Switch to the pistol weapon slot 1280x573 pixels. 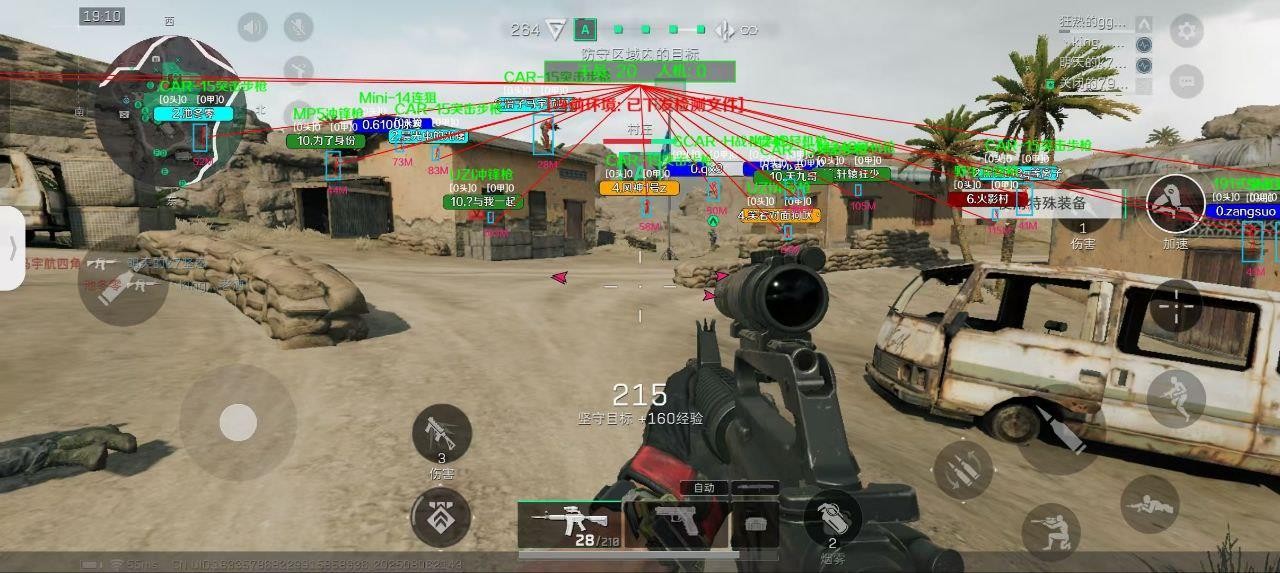tap(676, 522)
